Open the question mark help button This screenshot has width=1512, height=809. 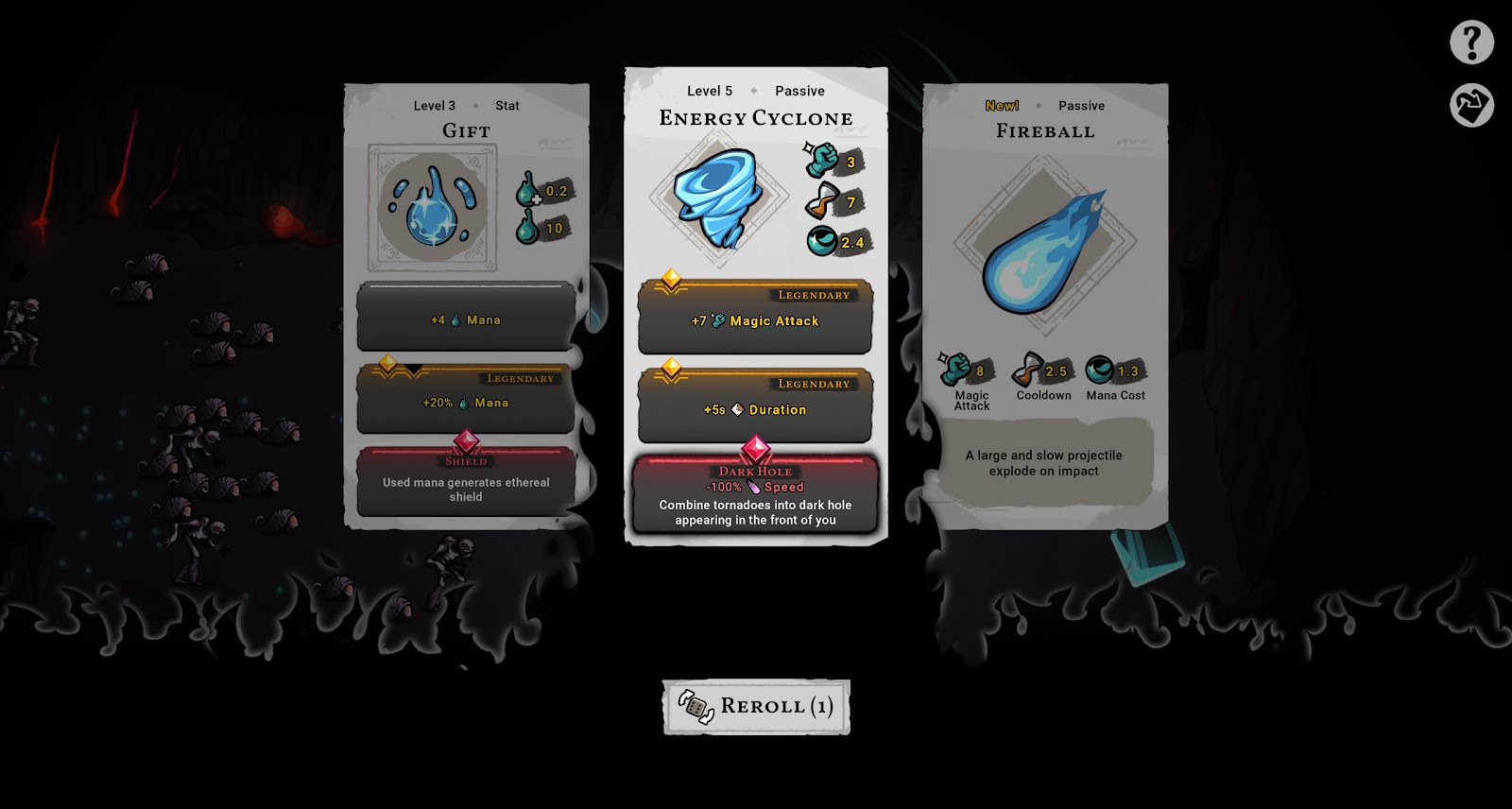[x=1471, y=43]
